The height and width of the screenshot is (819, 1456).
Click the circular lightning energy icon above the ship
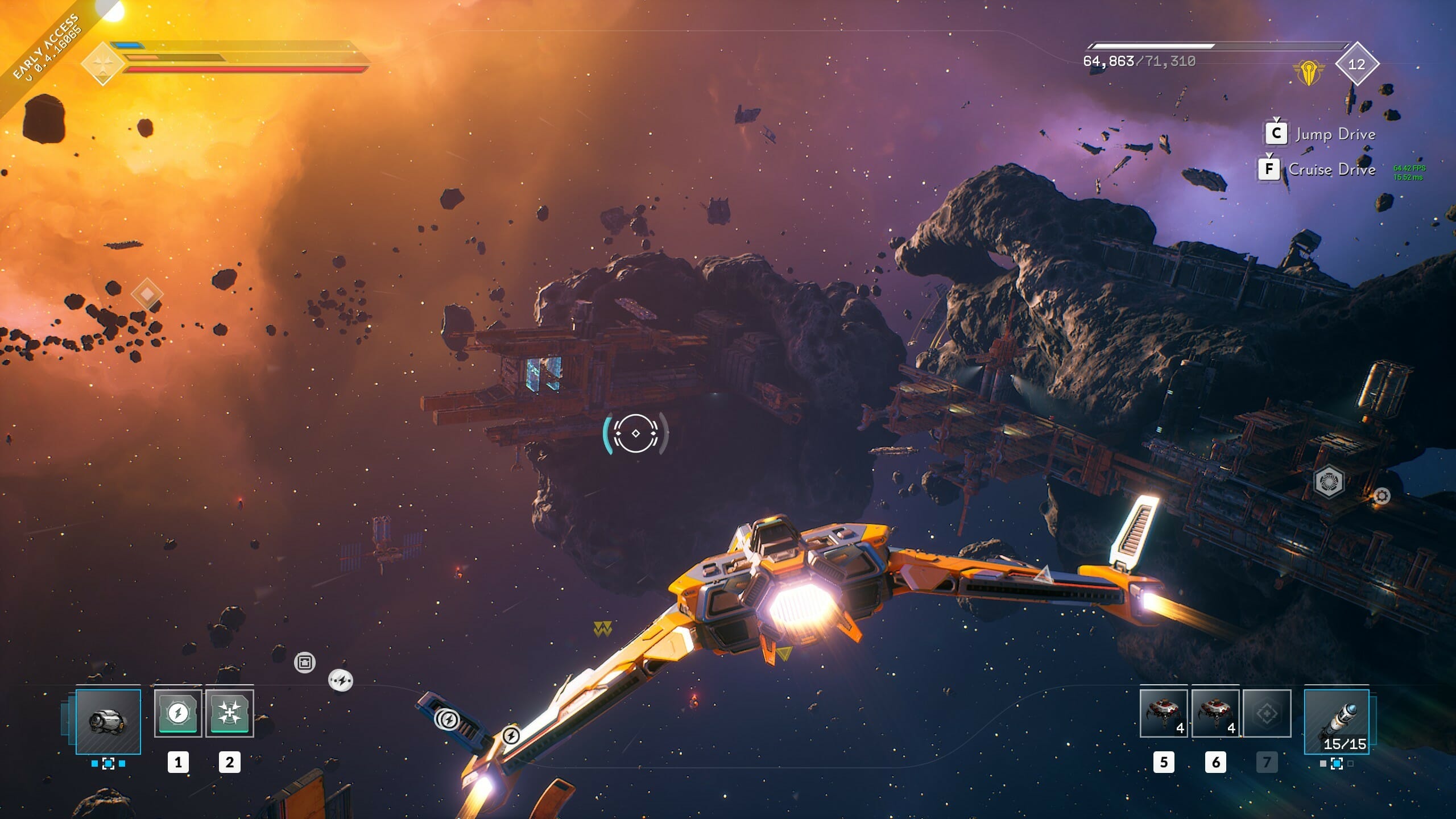pyautogui.click(x=342, y=679)
